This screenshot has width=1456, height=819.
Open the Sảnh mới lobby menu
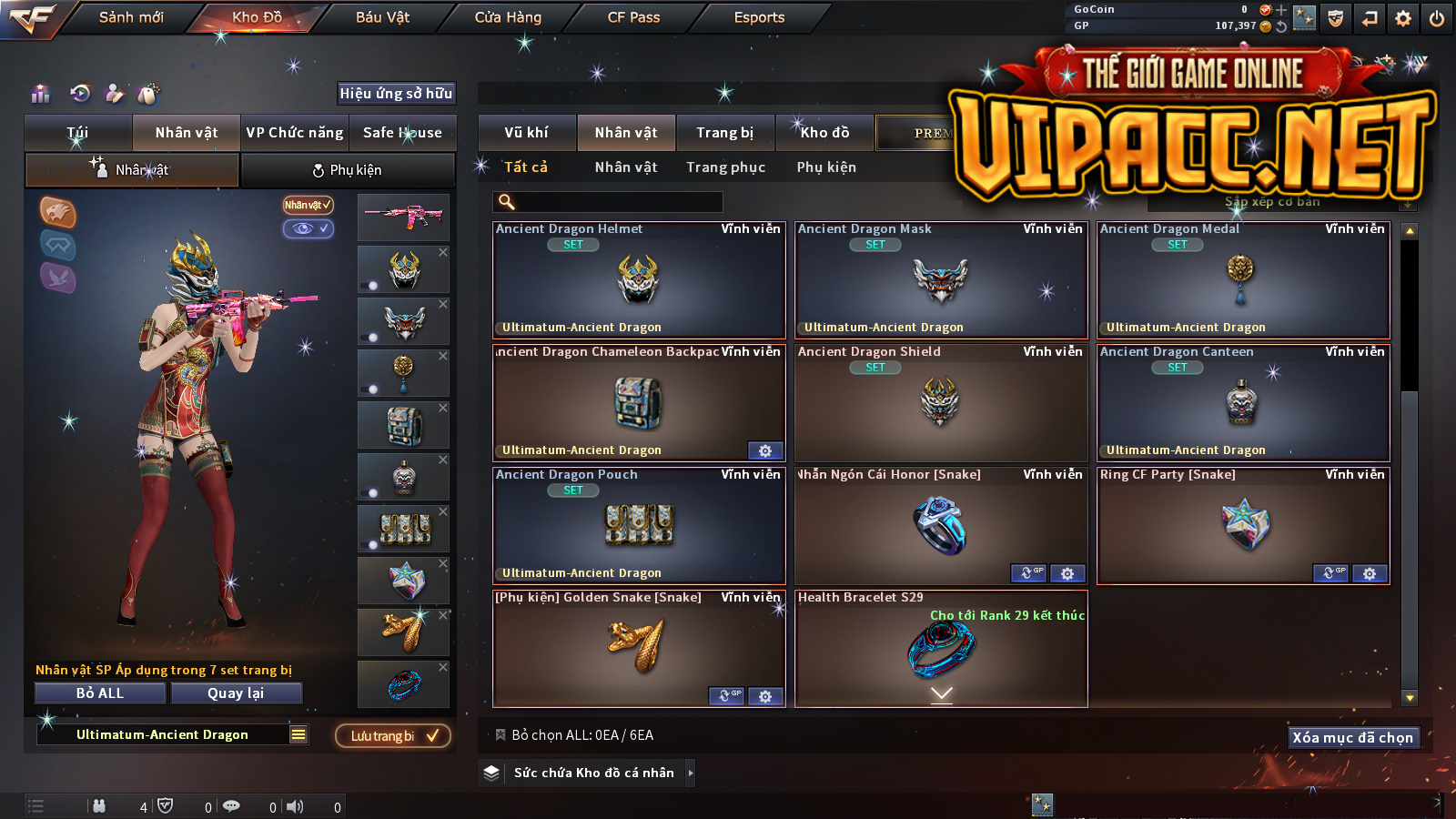(131, 17)
